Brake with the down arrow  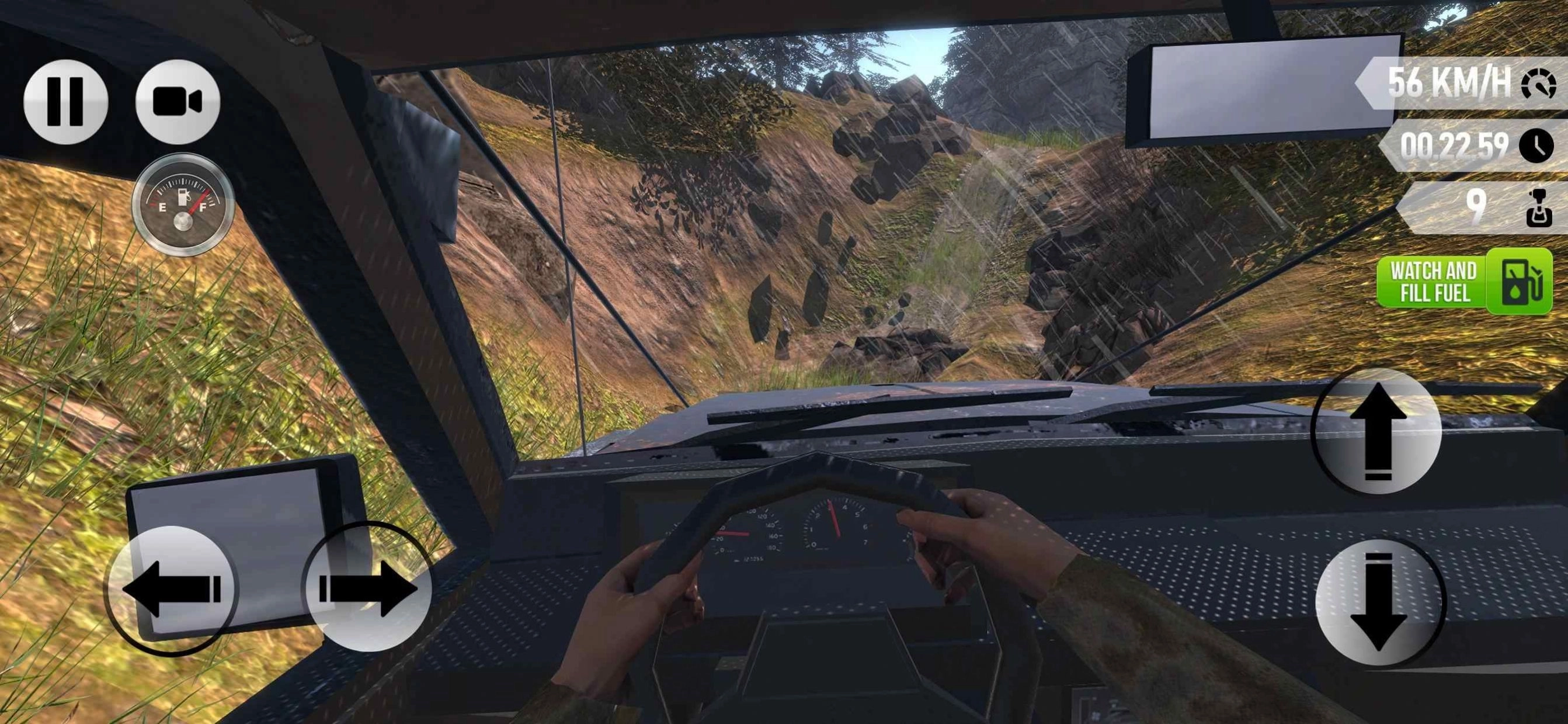[x=1378, y=602]
